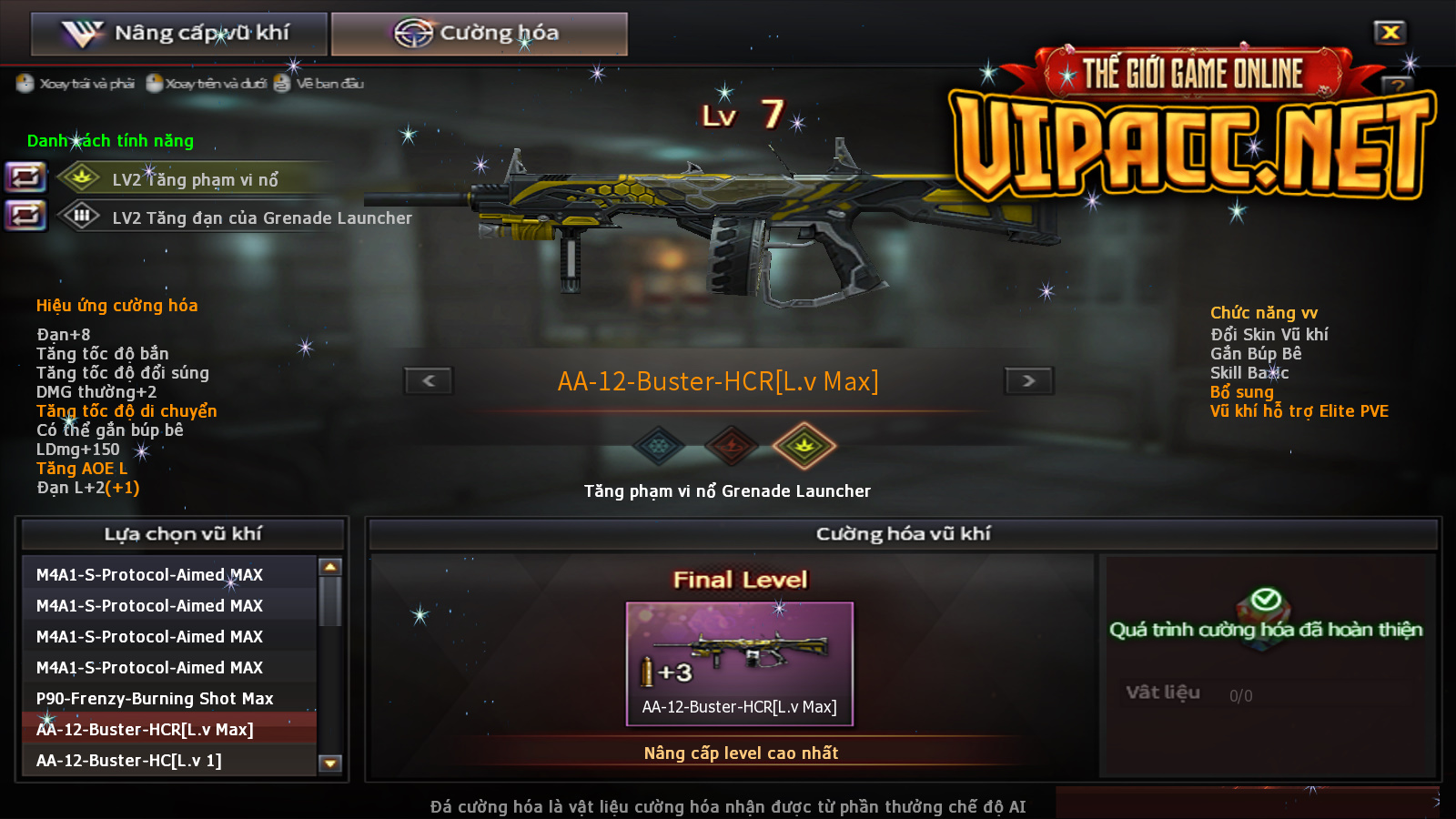Click the weapon list scroll up arrow
This screenshot has height=819, width=1456.
click(330, 567)
